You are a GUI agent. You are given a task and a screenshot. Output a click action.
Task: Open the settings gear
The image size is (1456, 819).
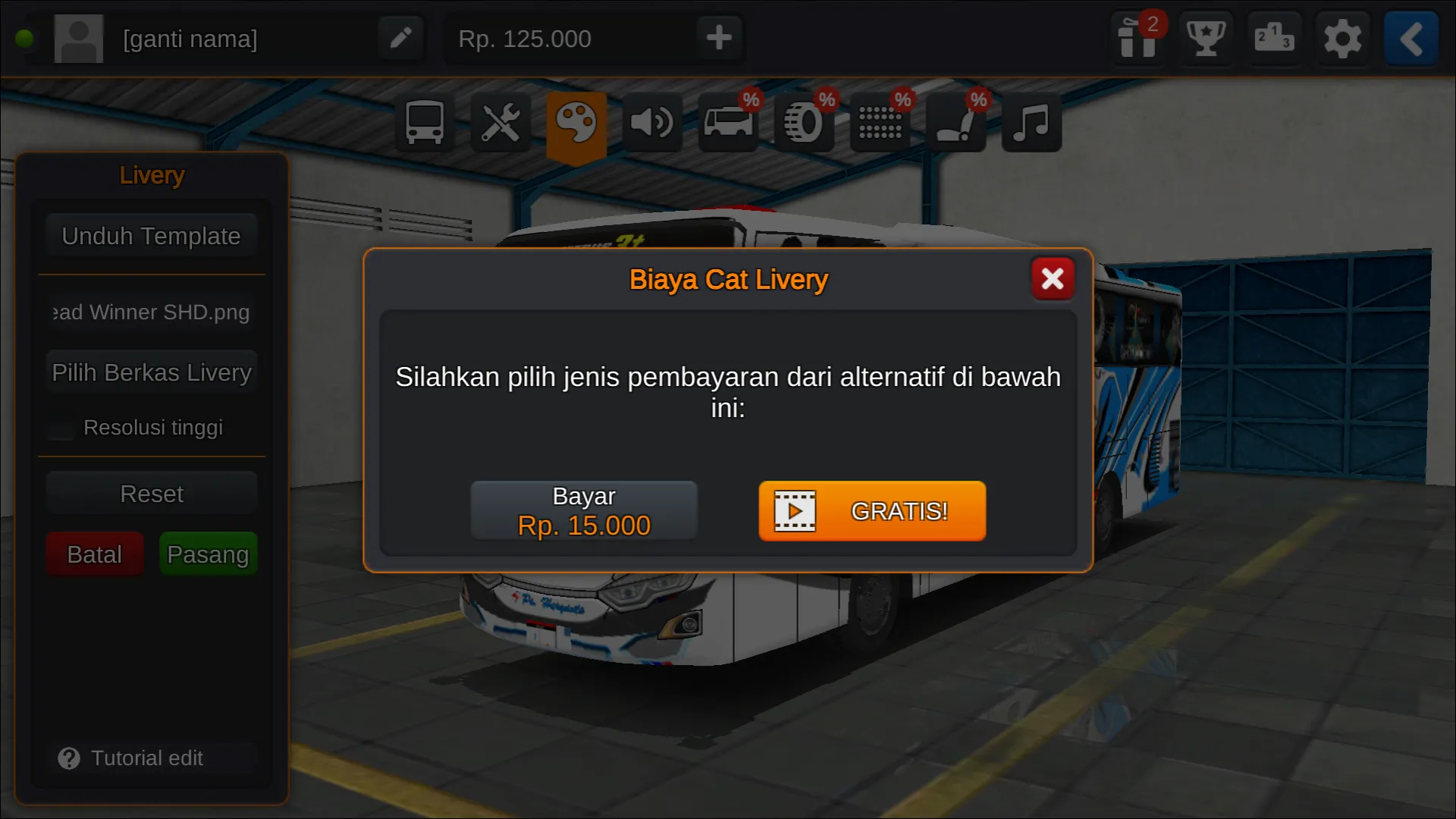[x=1342, y=39]
